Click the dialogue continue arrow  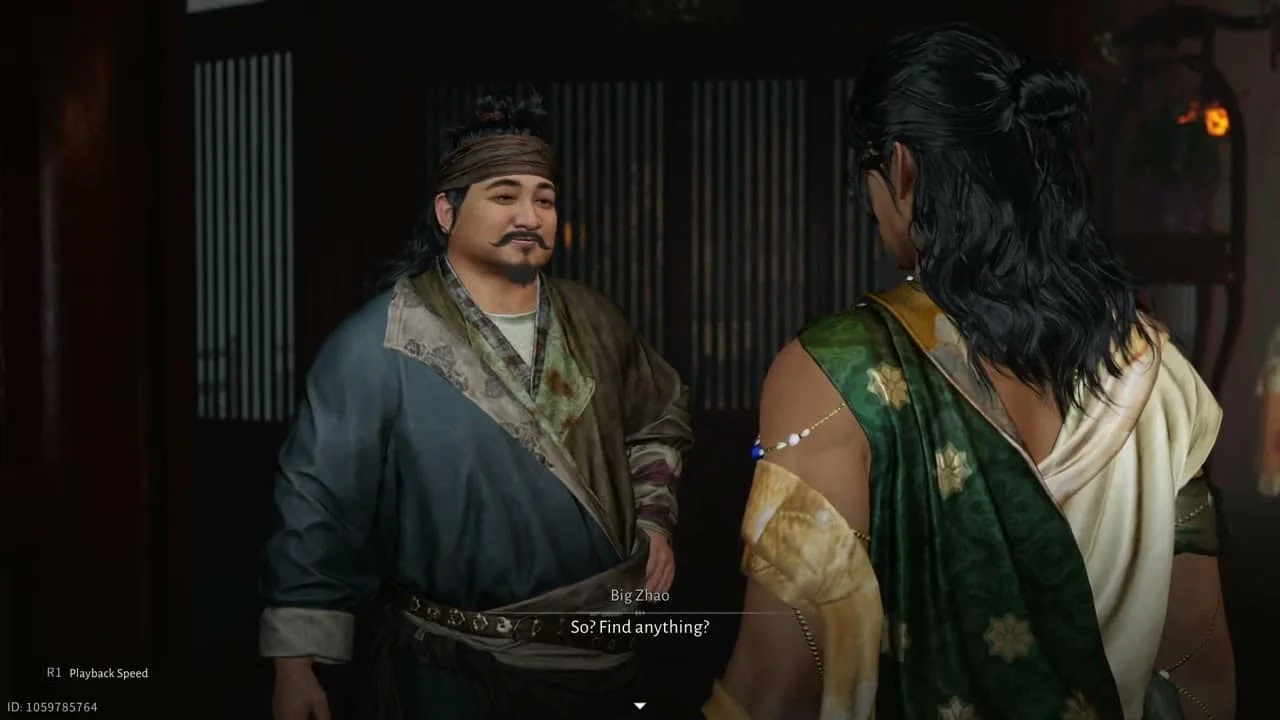tap(640, 706)
